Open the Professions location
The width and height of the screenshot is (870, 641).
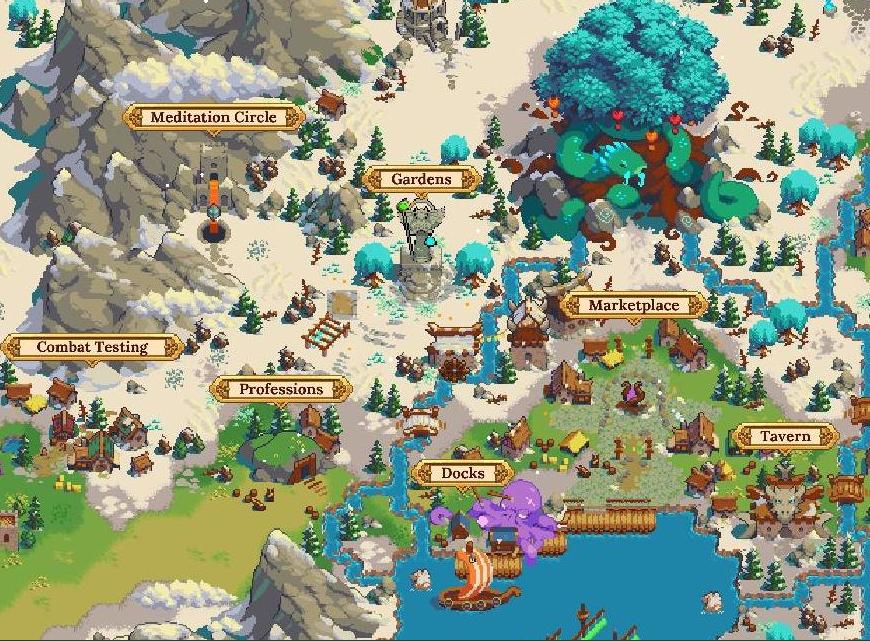281,389
